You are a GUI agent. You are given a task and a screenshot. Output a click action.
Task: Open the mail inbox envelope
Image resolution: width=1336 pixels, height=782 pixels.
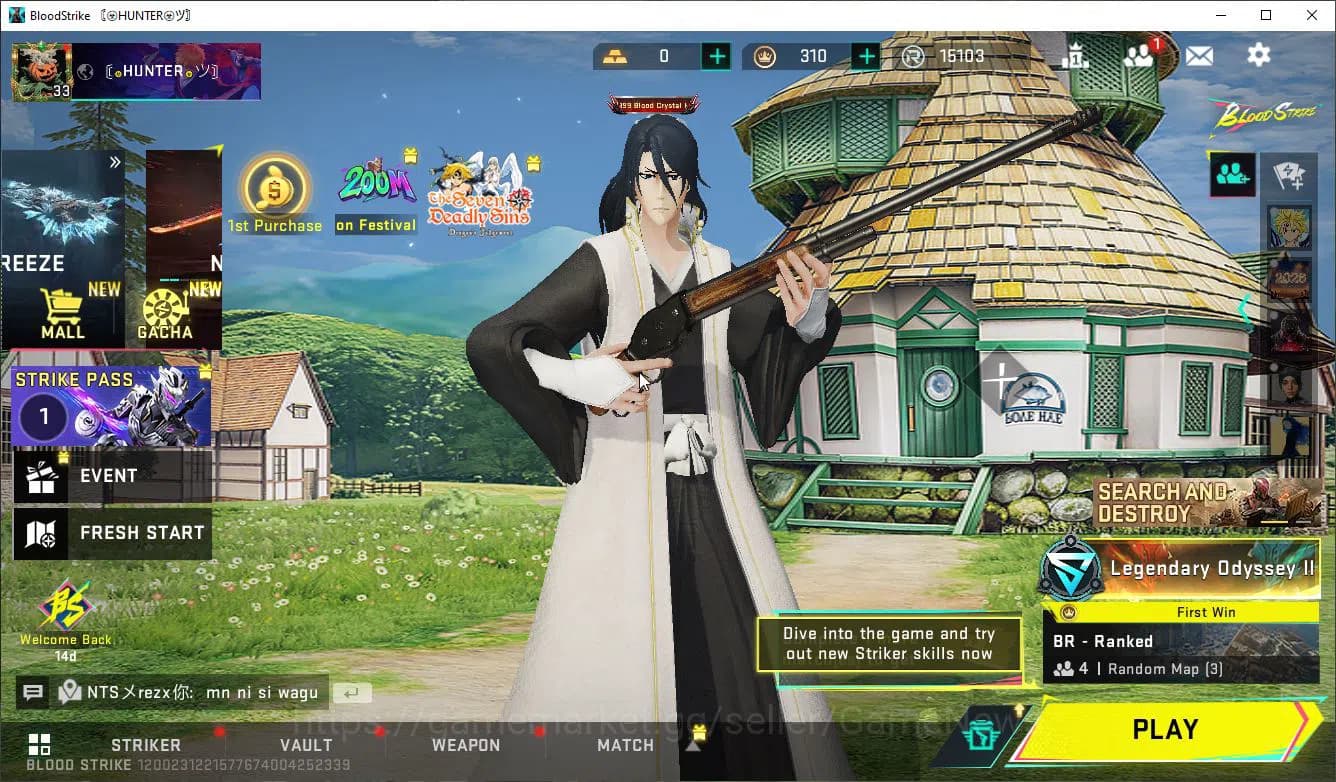pyautogui.click(x=1199, y=56)
